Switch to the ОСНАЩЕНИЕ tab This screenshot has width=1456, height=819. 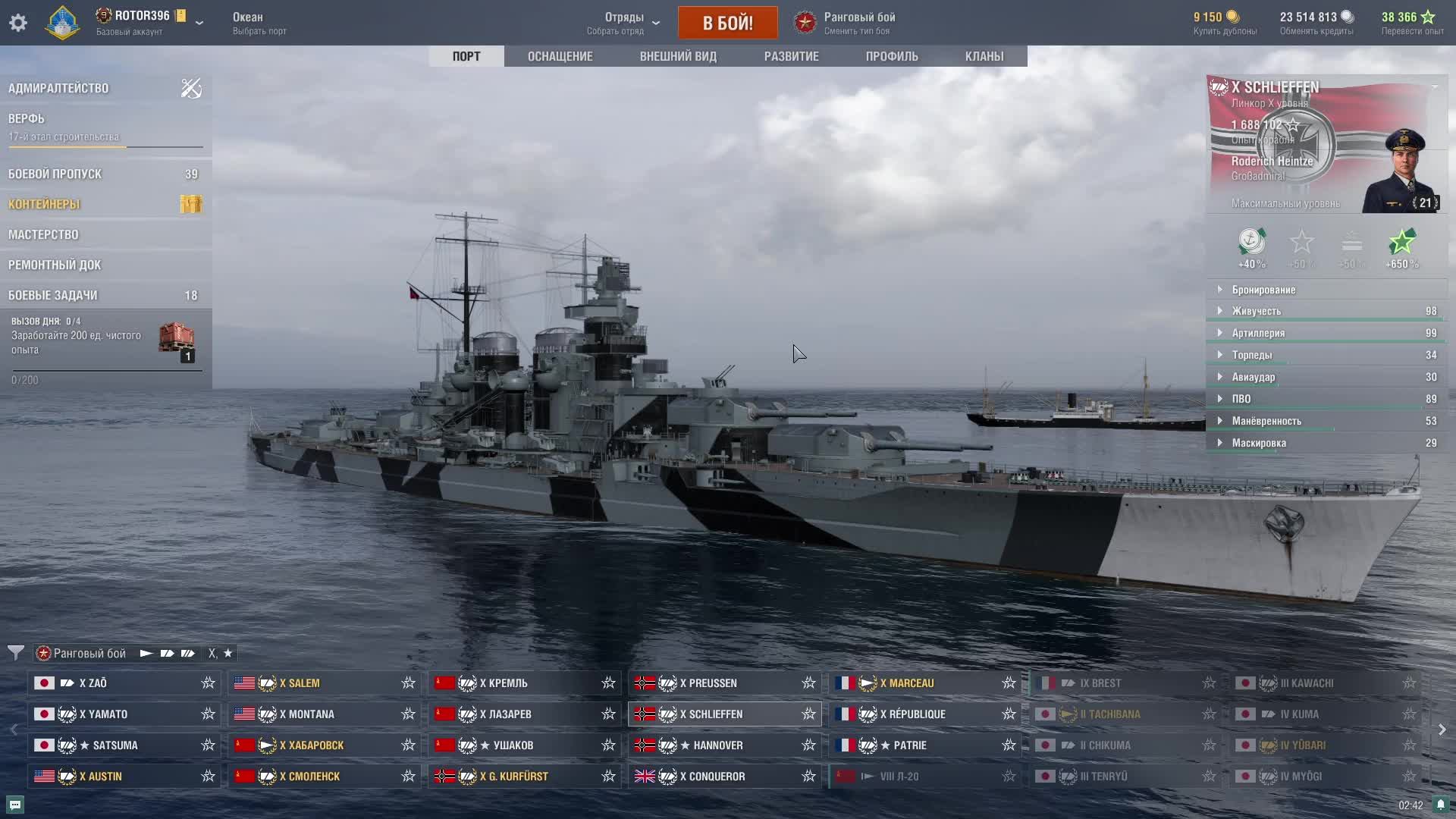(560, 56)
